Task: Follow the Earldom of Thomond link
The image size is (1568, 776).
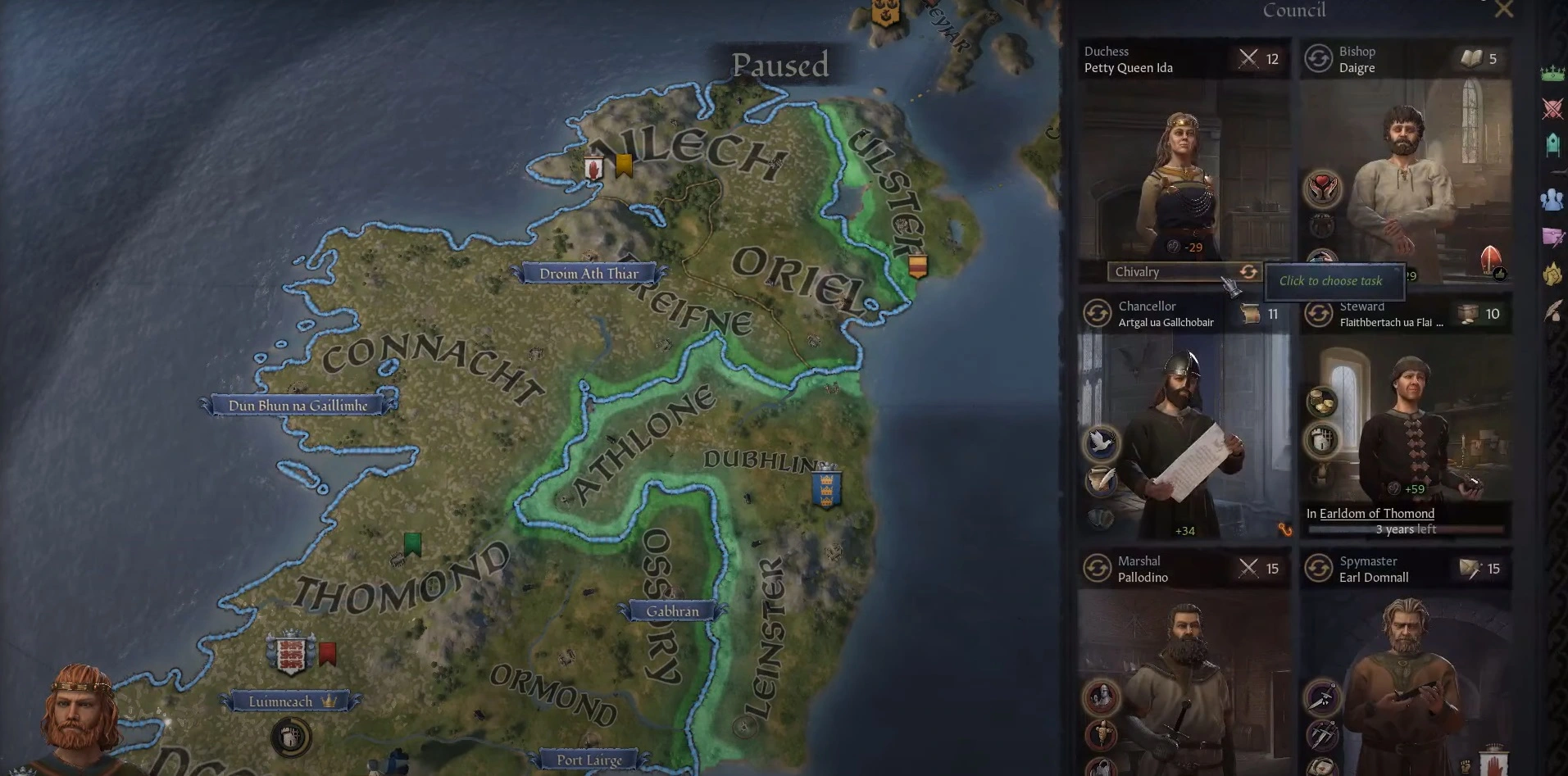Action: [1376, 514]
